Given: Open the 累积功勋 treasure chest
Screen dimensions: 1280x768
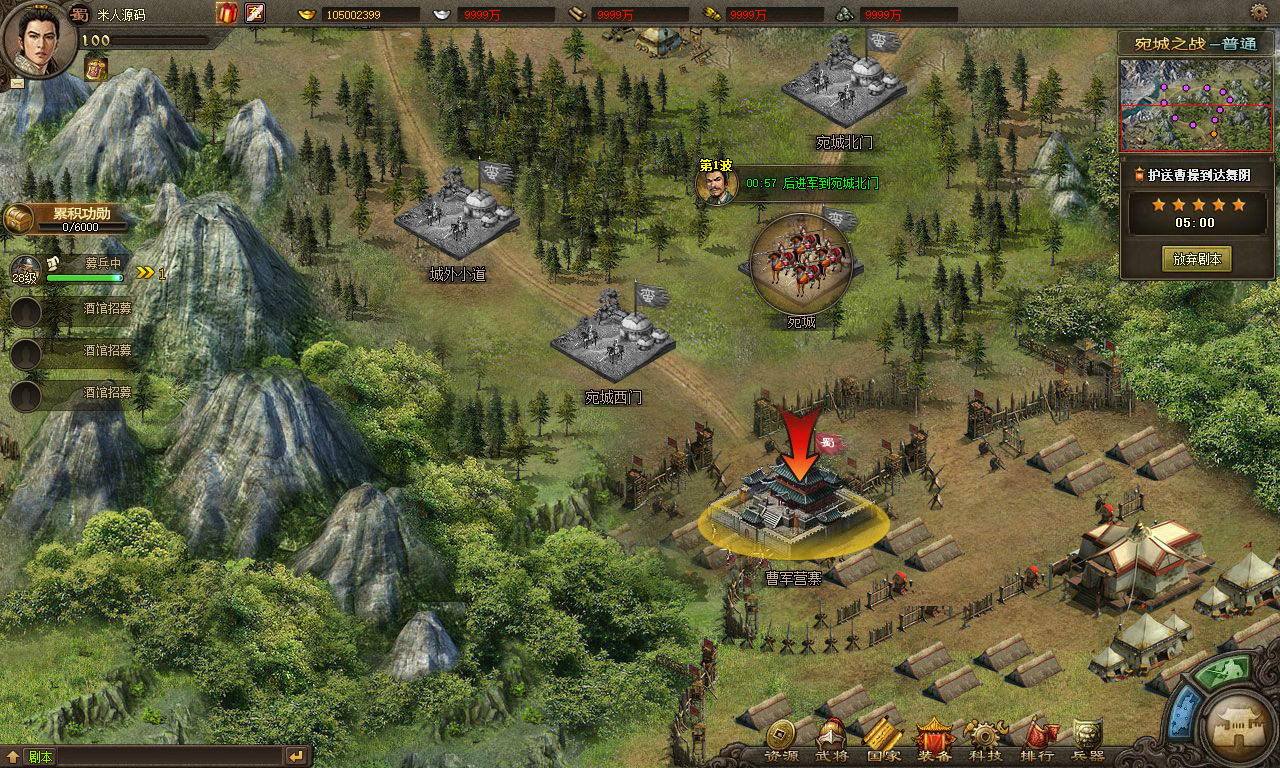Looking at the screenshot, I should (18, 218).
